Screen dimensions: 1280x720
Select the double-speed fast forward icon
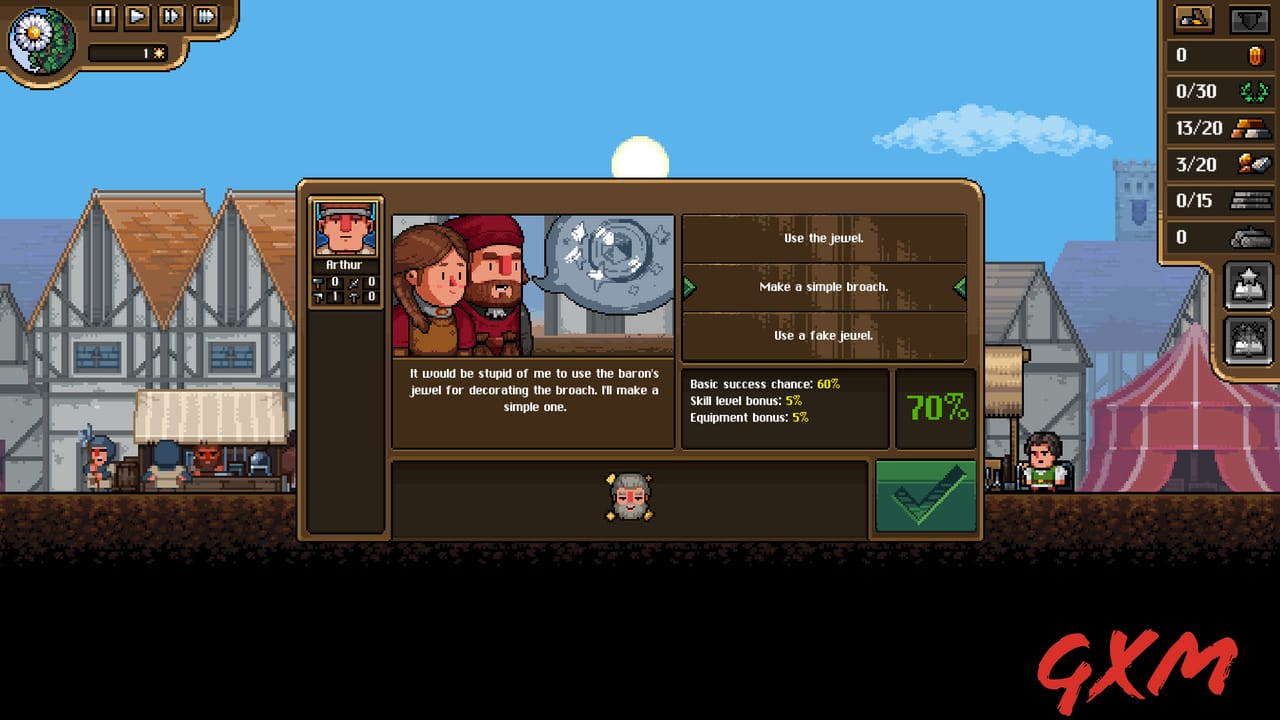pyautogui.click(x=172, y=17)
